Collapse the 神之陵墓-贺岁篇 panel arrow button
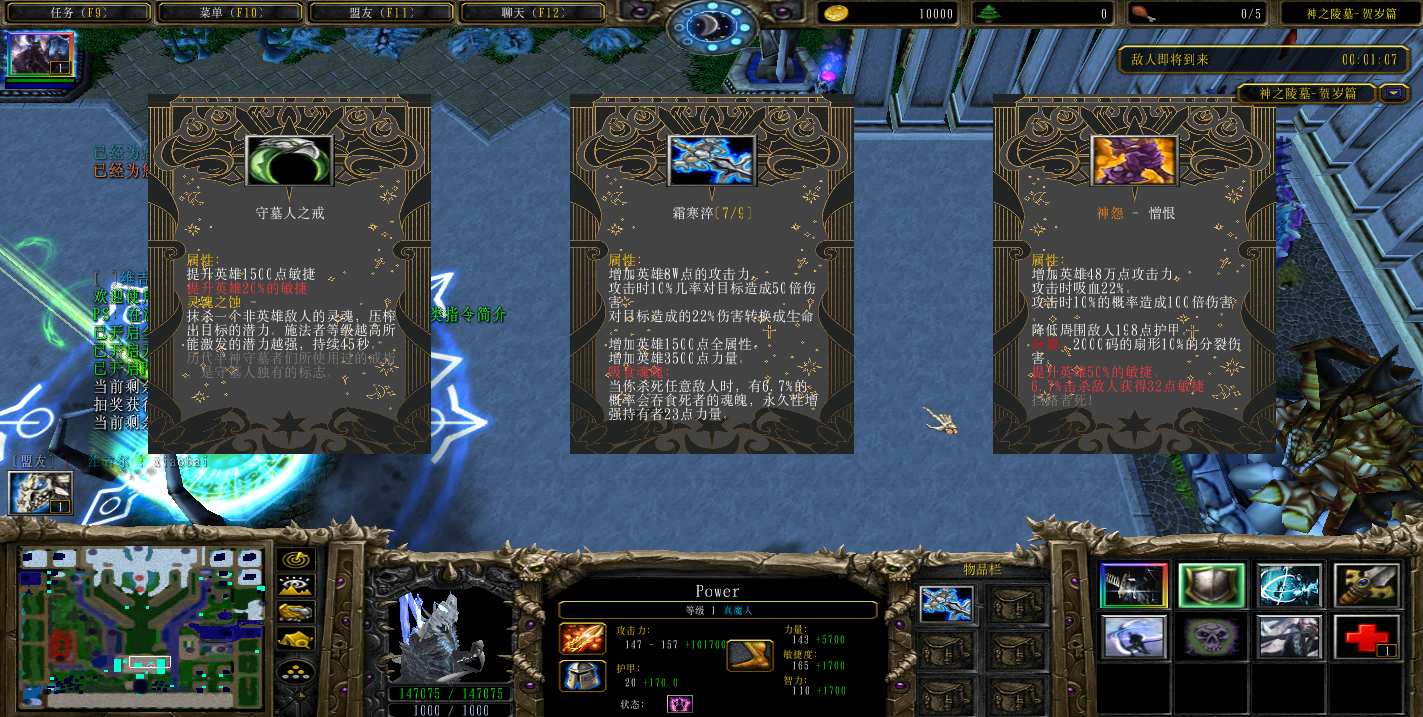The image size is (1423, 717). (1394, 94)
